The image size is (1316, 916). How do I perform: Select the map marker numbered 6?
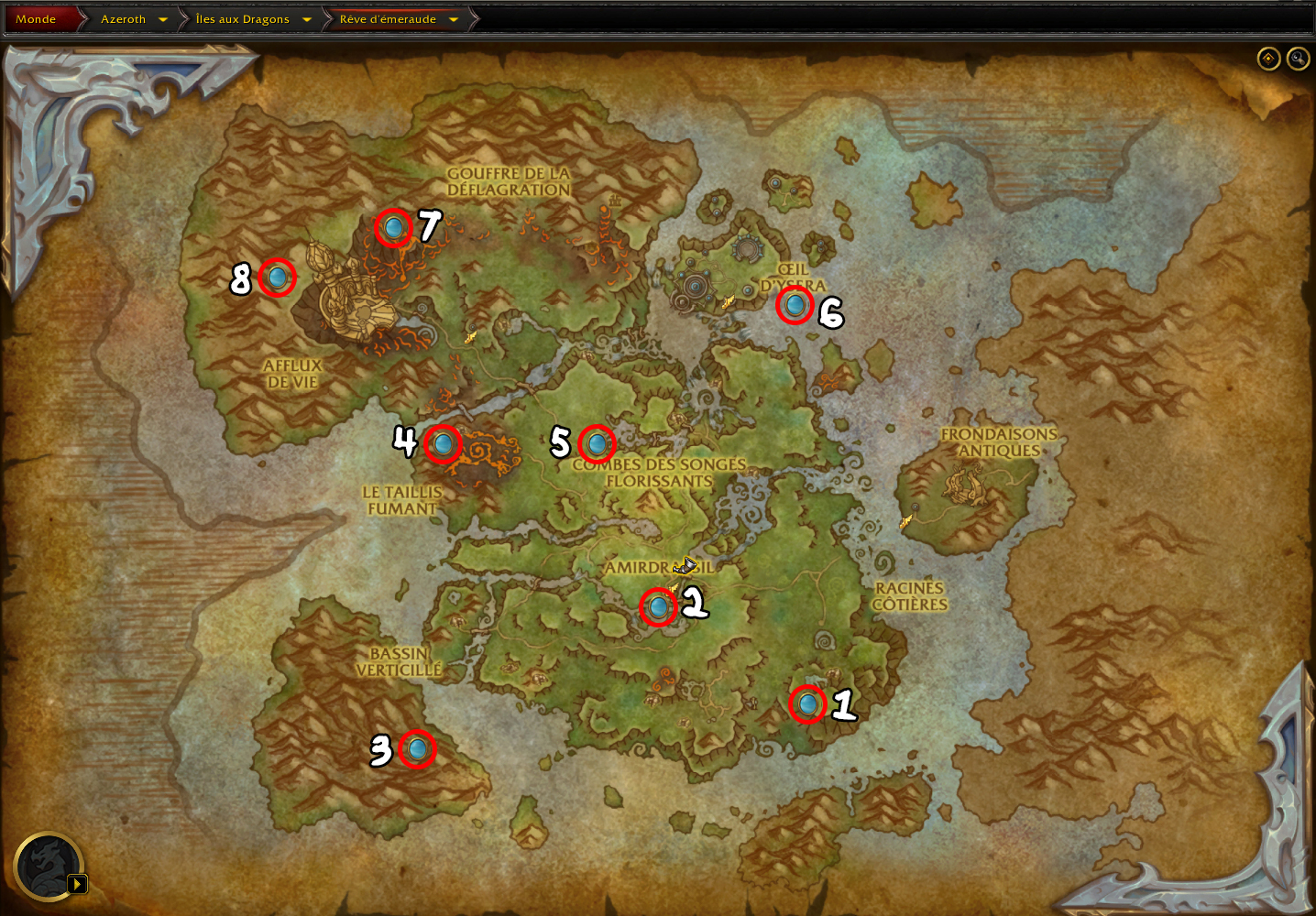795,305
